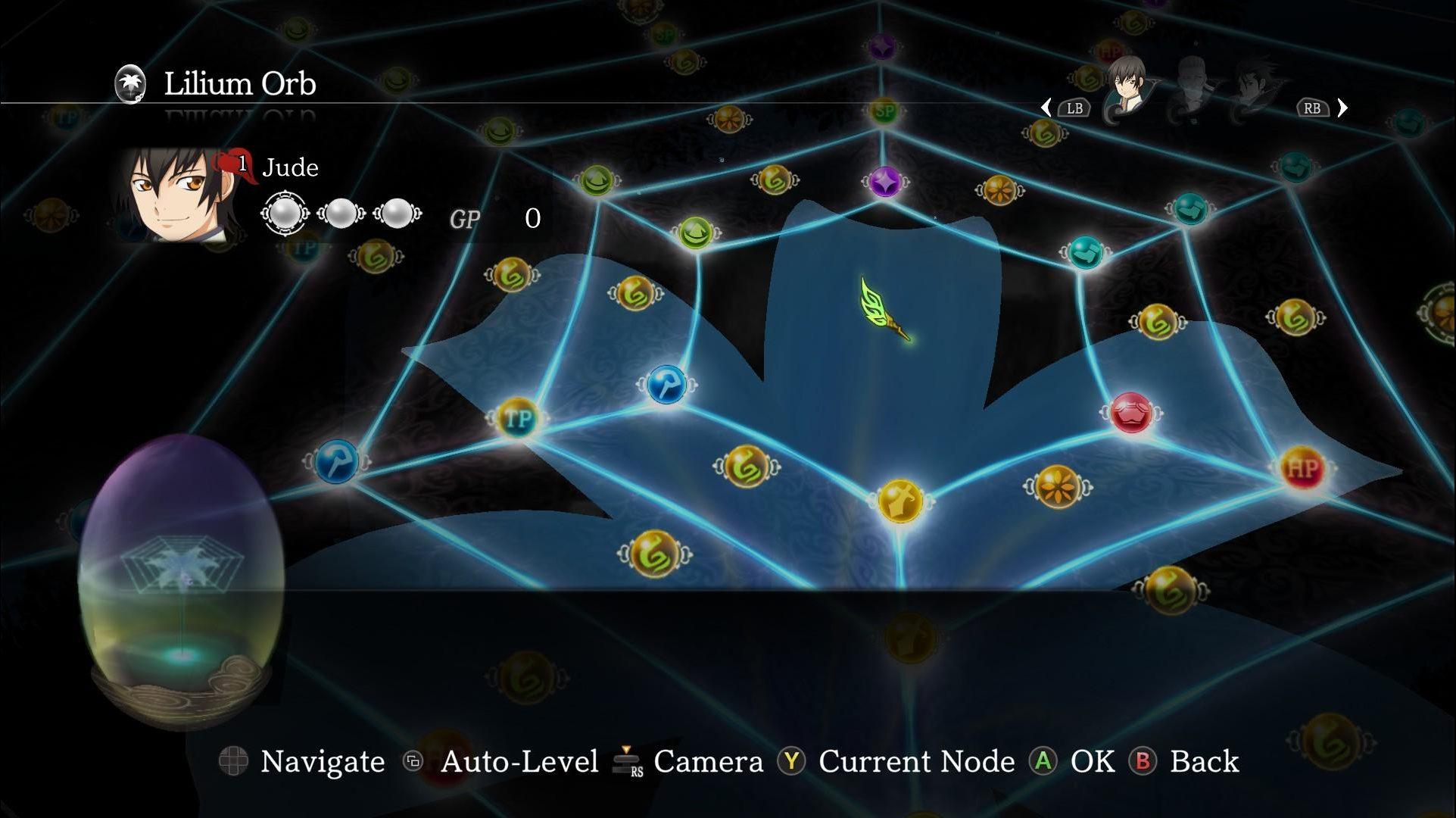Pick the red armor node

pos(1131,414)
